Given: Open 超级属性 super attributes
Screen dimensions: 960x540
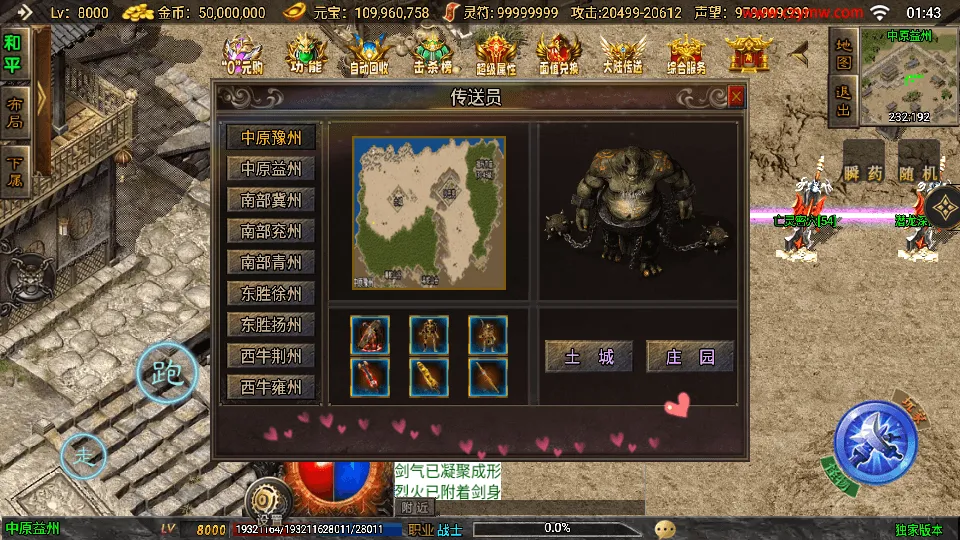Looking at the screenshot, I should pyautogui.click(x=495, y=55).
